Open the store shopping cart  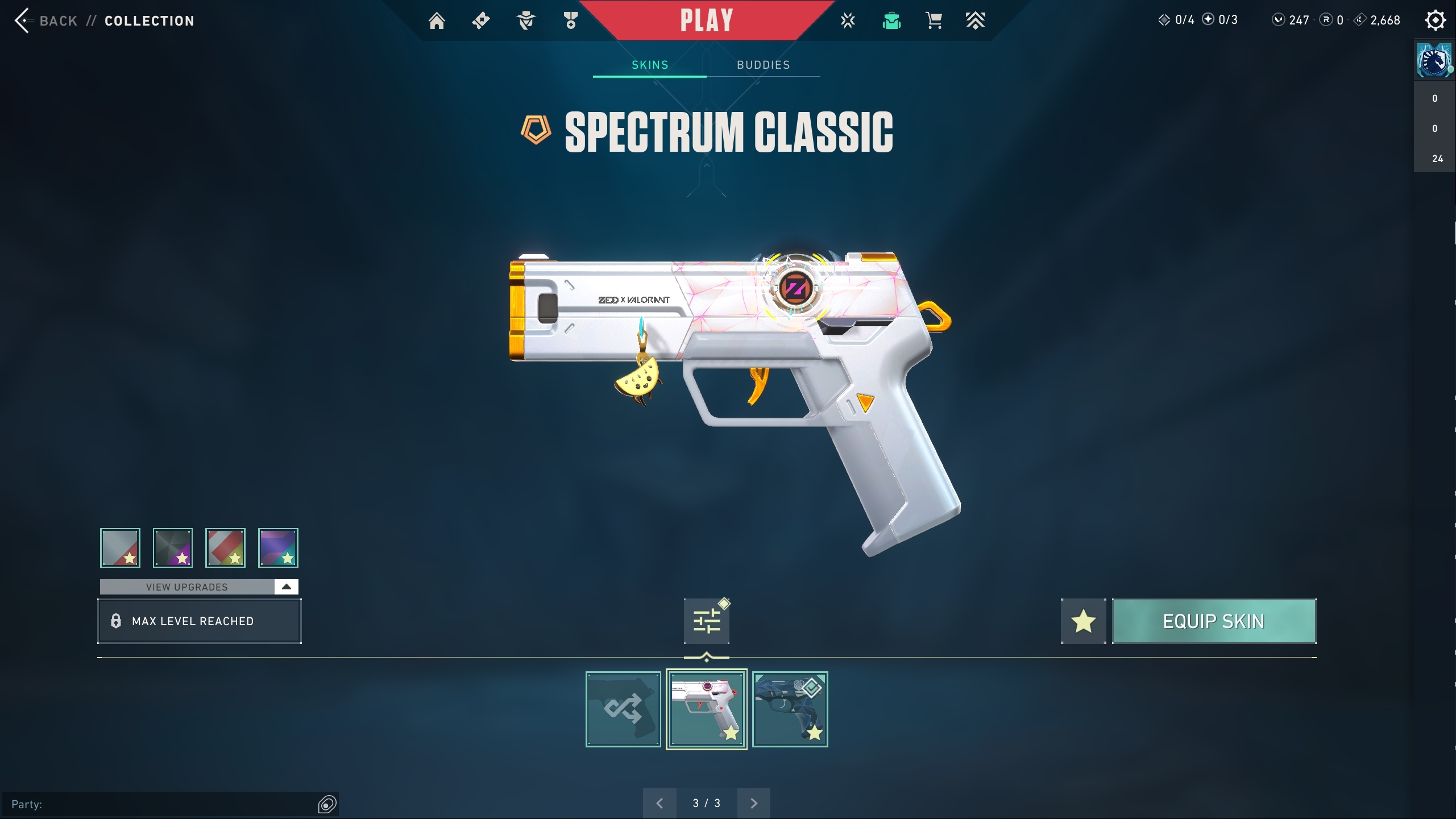934,21
